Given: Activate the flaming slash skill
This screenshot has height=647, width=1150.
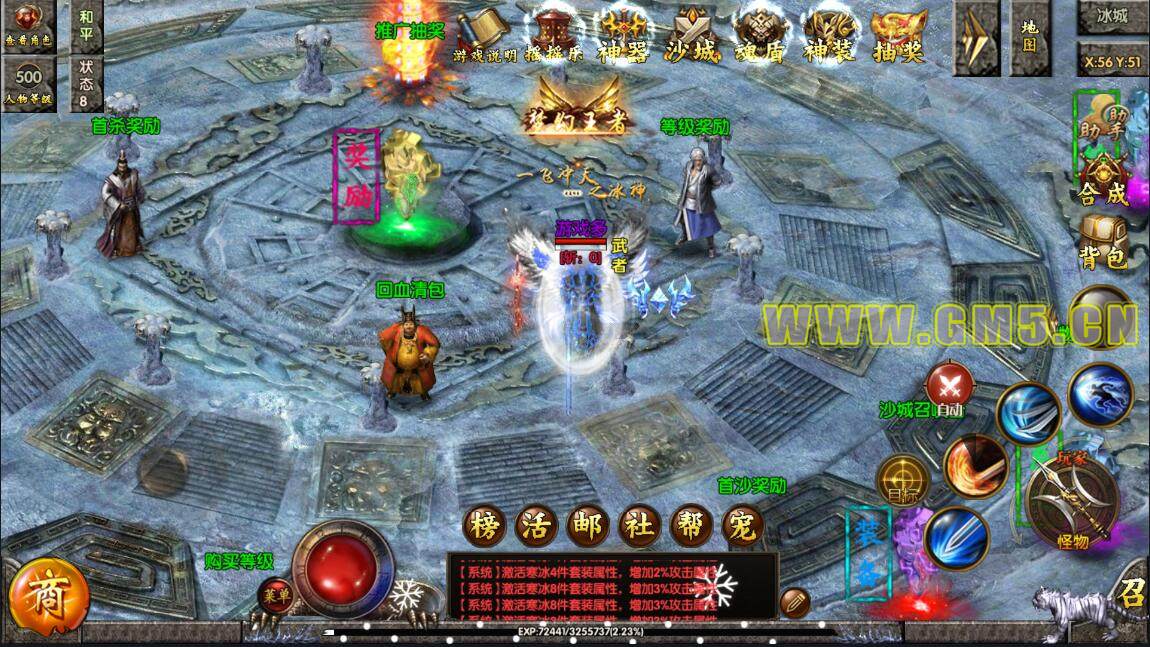Looking at the screenshot, I should (x=975, y=465).
